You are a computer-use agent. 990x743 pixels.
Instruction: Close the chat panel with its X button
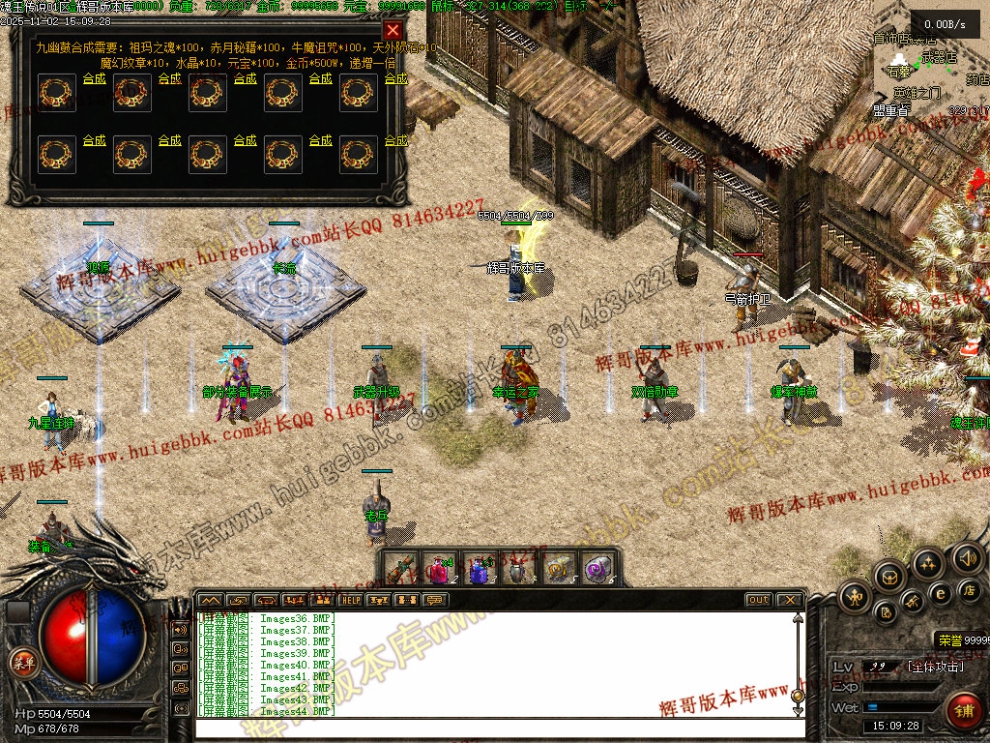click(790, 600)
